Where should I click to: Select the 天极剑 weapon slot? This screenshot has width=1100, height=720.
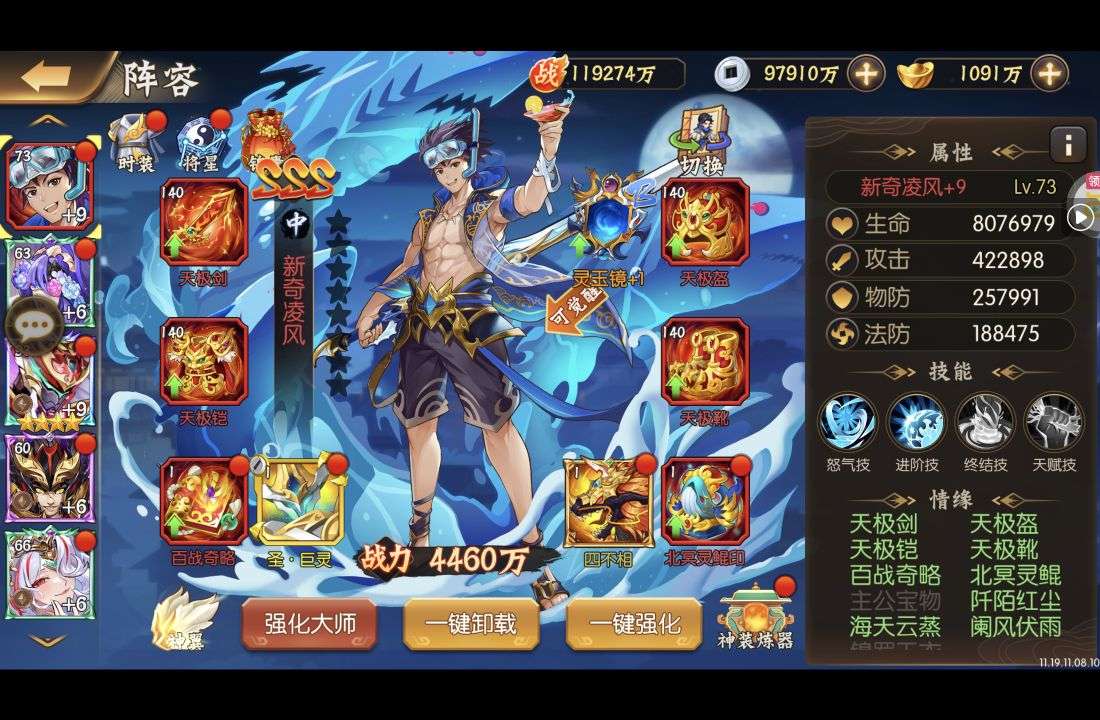pyautogui.click(x=204, y=224)
